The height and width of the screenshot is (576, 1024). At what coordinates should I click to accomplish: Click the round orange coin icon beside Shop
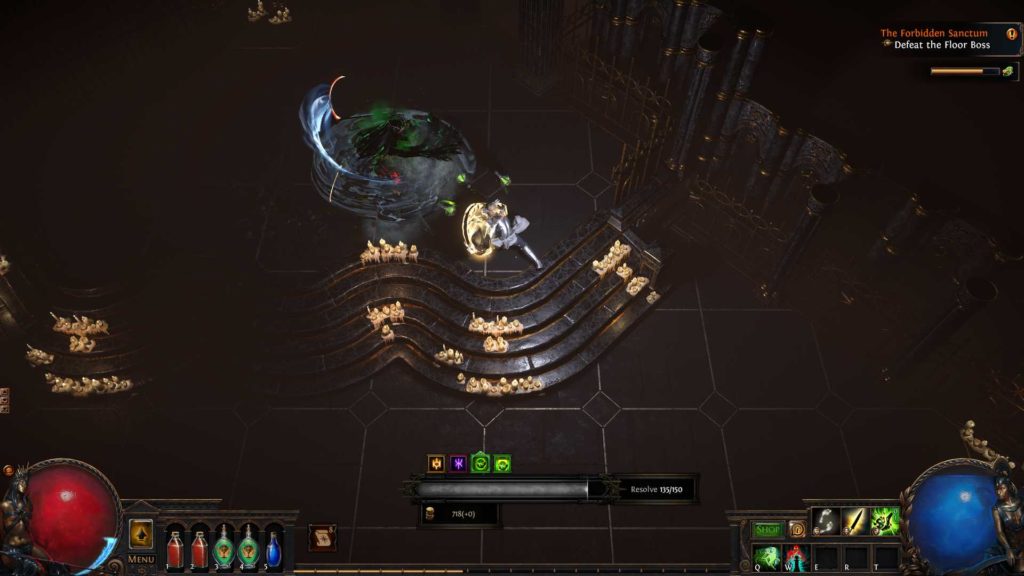[797, 529]
